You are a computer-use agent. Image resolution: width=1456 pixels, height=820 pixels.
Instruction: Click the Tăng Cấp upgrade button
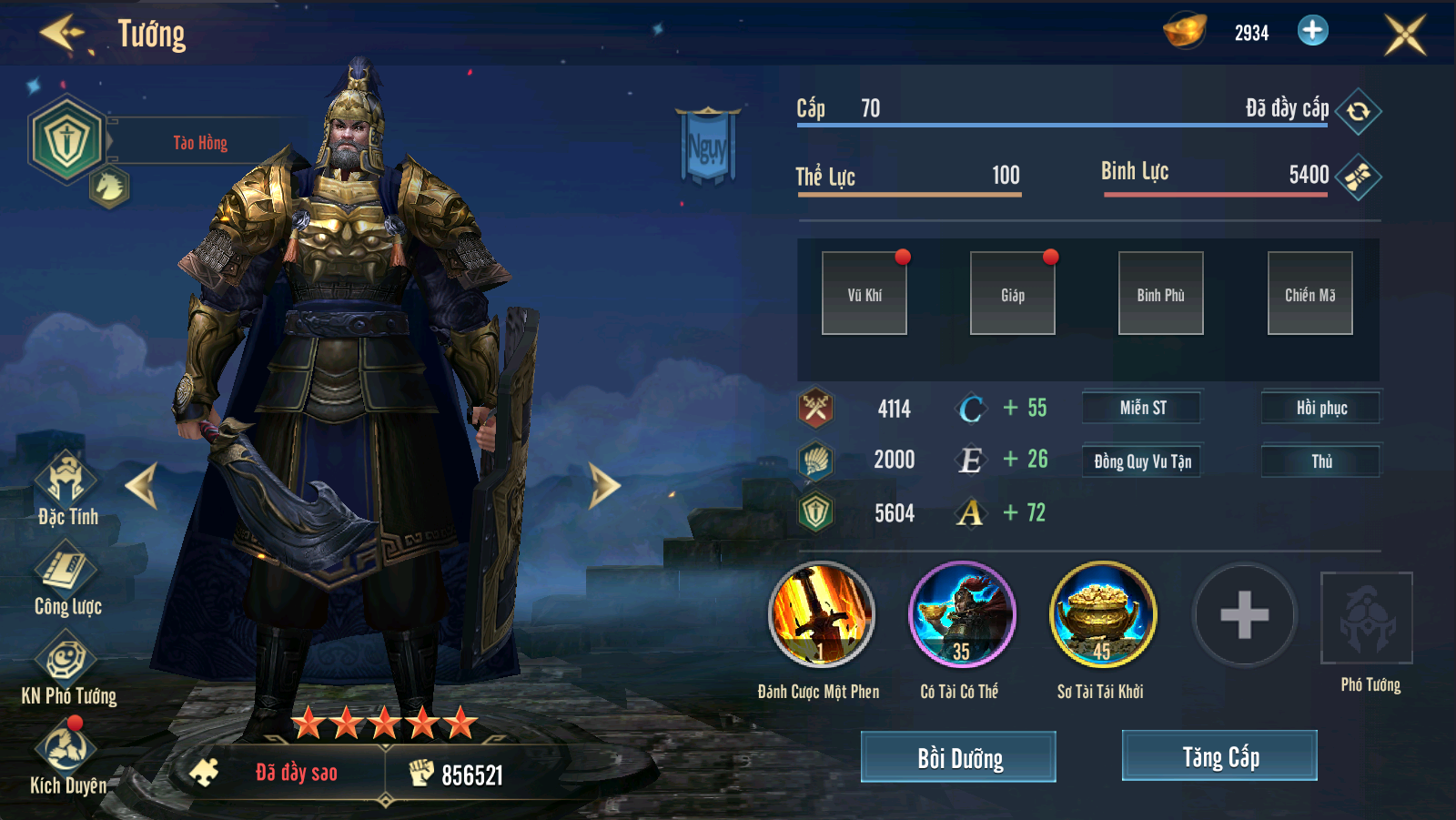[x=1219, y=755]
